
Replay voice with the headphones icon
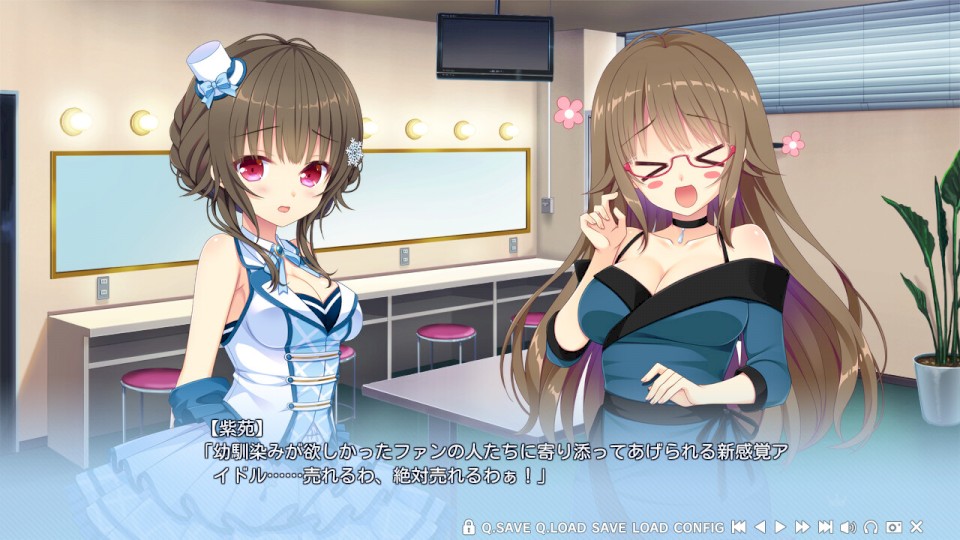point(871,527)
